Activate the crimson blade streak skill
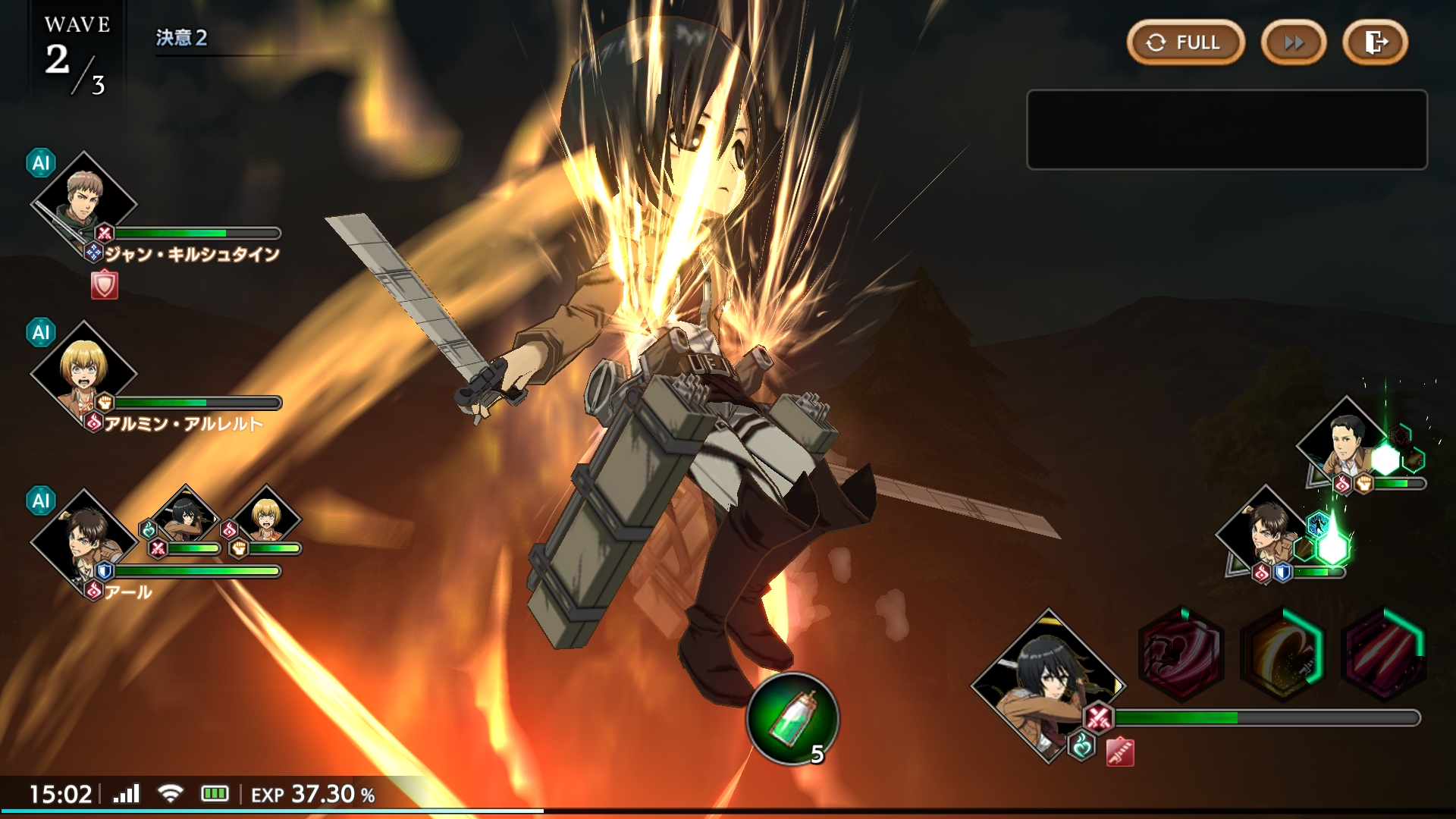The width and height of the screenshot is (1456, 819). tap(1384, 654)
